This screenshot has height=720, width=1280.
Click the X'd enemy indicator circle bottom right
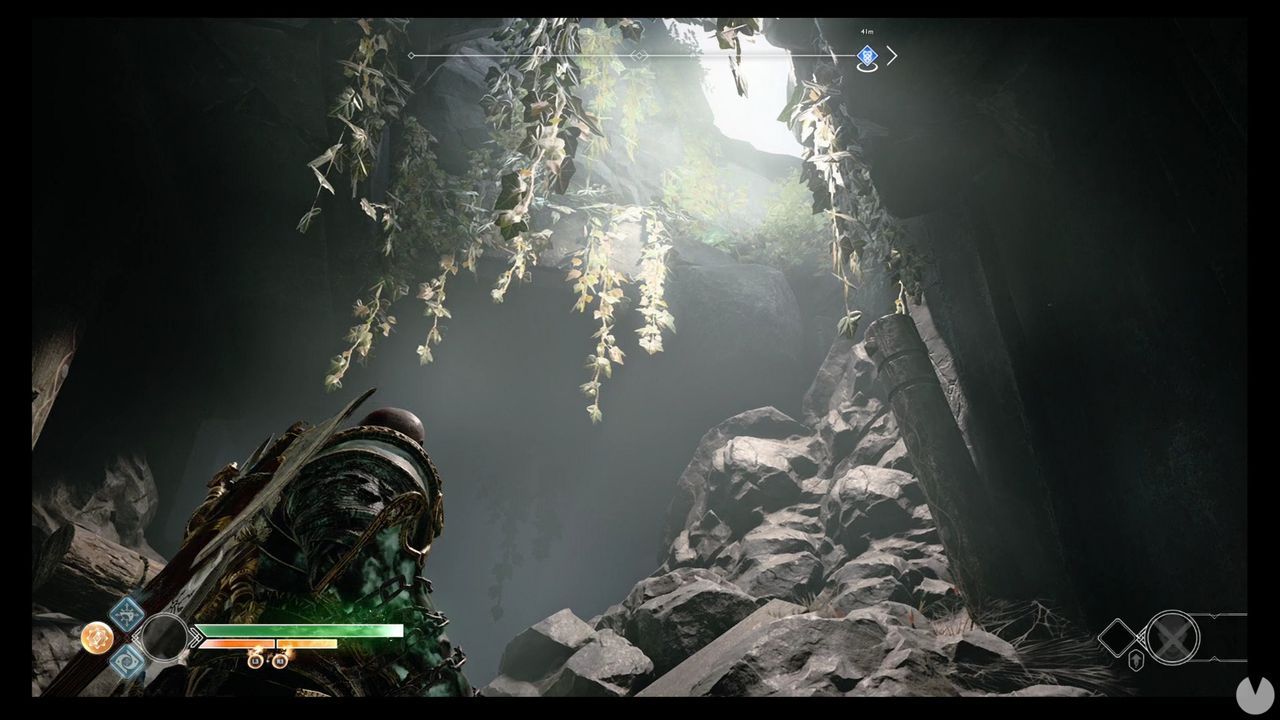pyautogui.click(x=1172, y=637)
